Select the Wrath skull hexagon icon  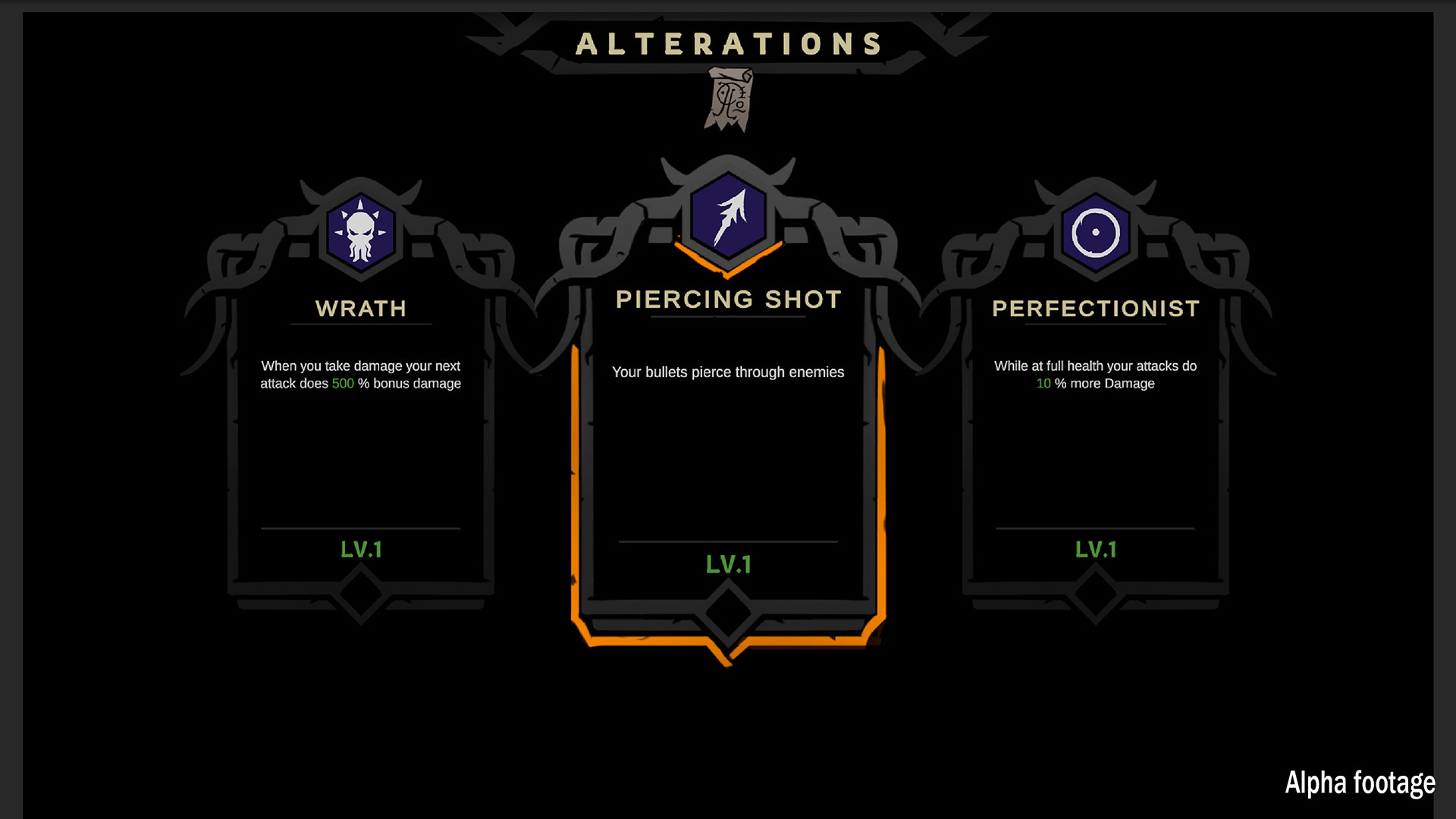359,233
